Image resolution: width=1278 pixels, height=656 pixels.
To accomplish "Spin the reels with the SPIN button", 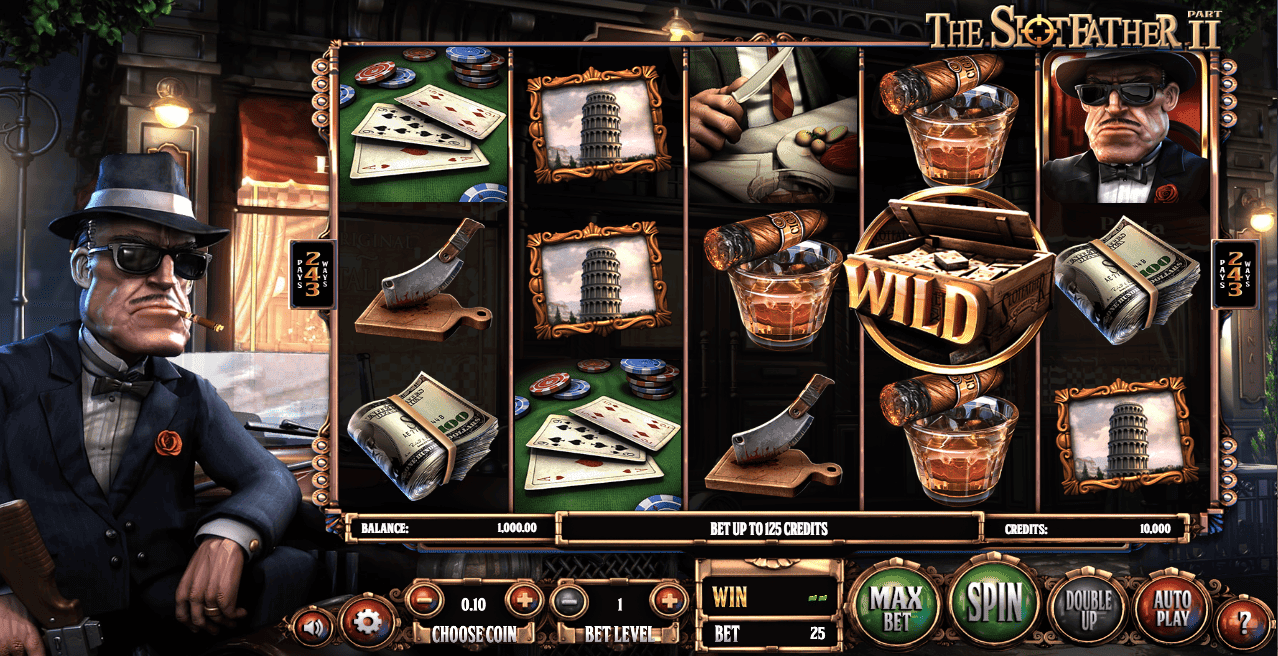I will coord(994,602).
